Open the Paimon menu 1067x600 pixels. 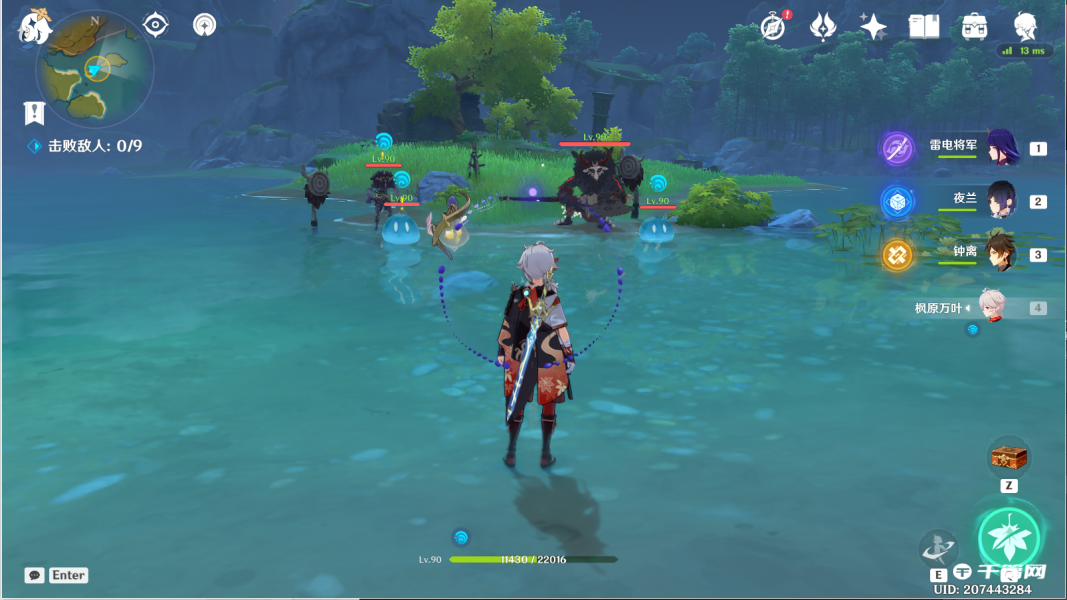35,27
